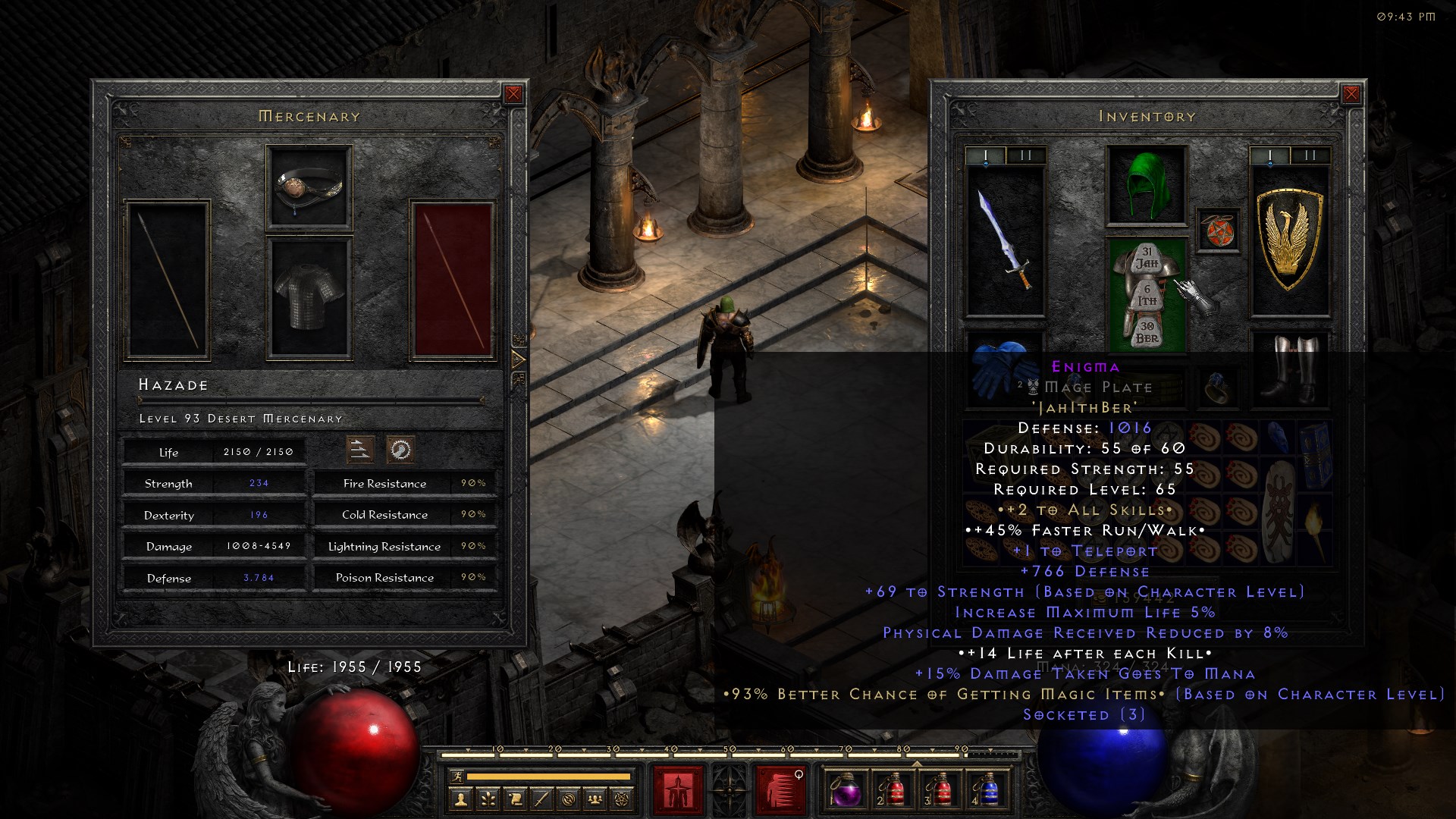Open the Character screen figure icon
Screen dimensions: 1456x819
click(460, 799)
